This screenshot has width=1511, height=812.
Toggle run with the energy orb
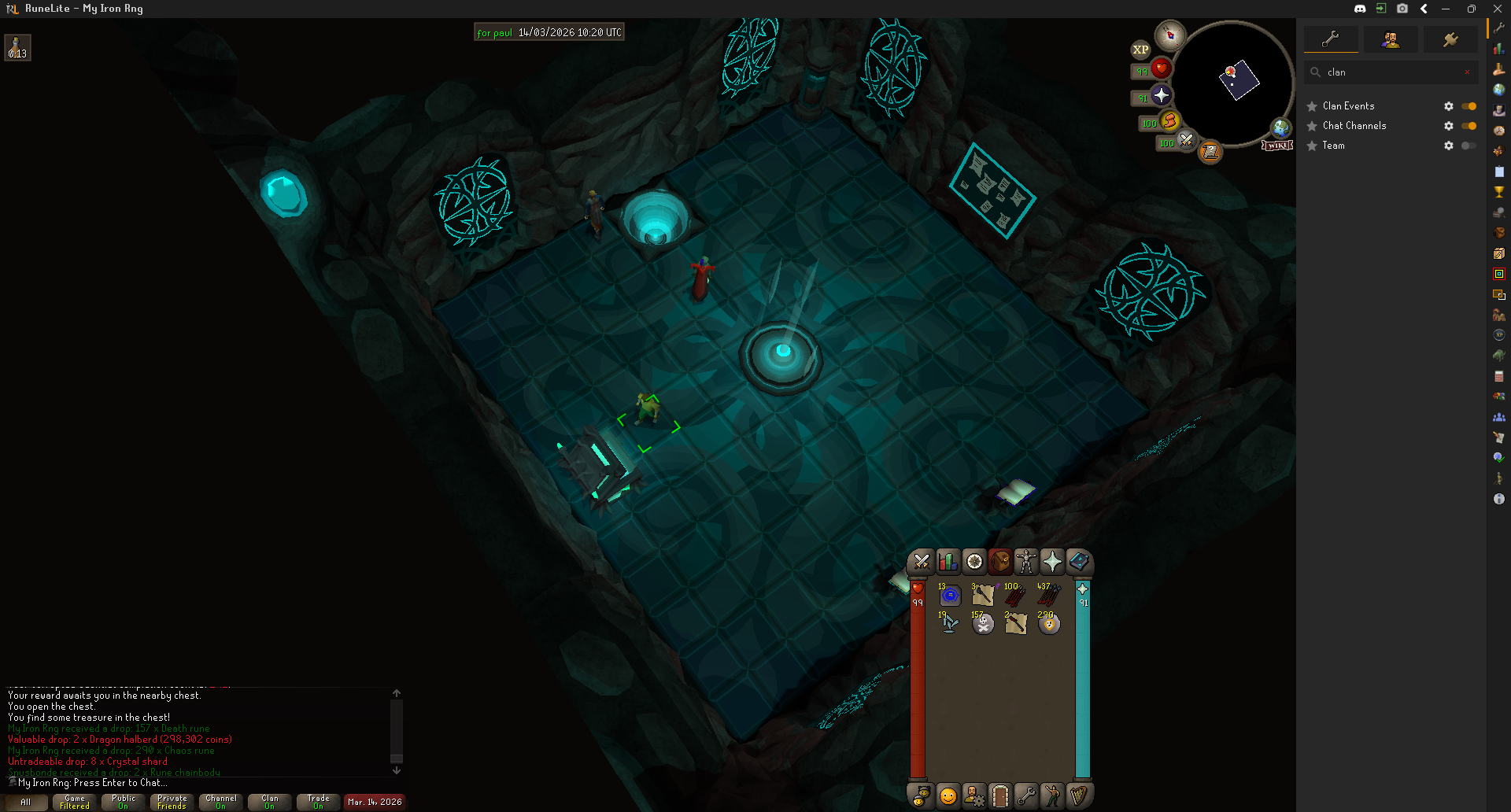pyautogui.click(x=1169, y=121)
